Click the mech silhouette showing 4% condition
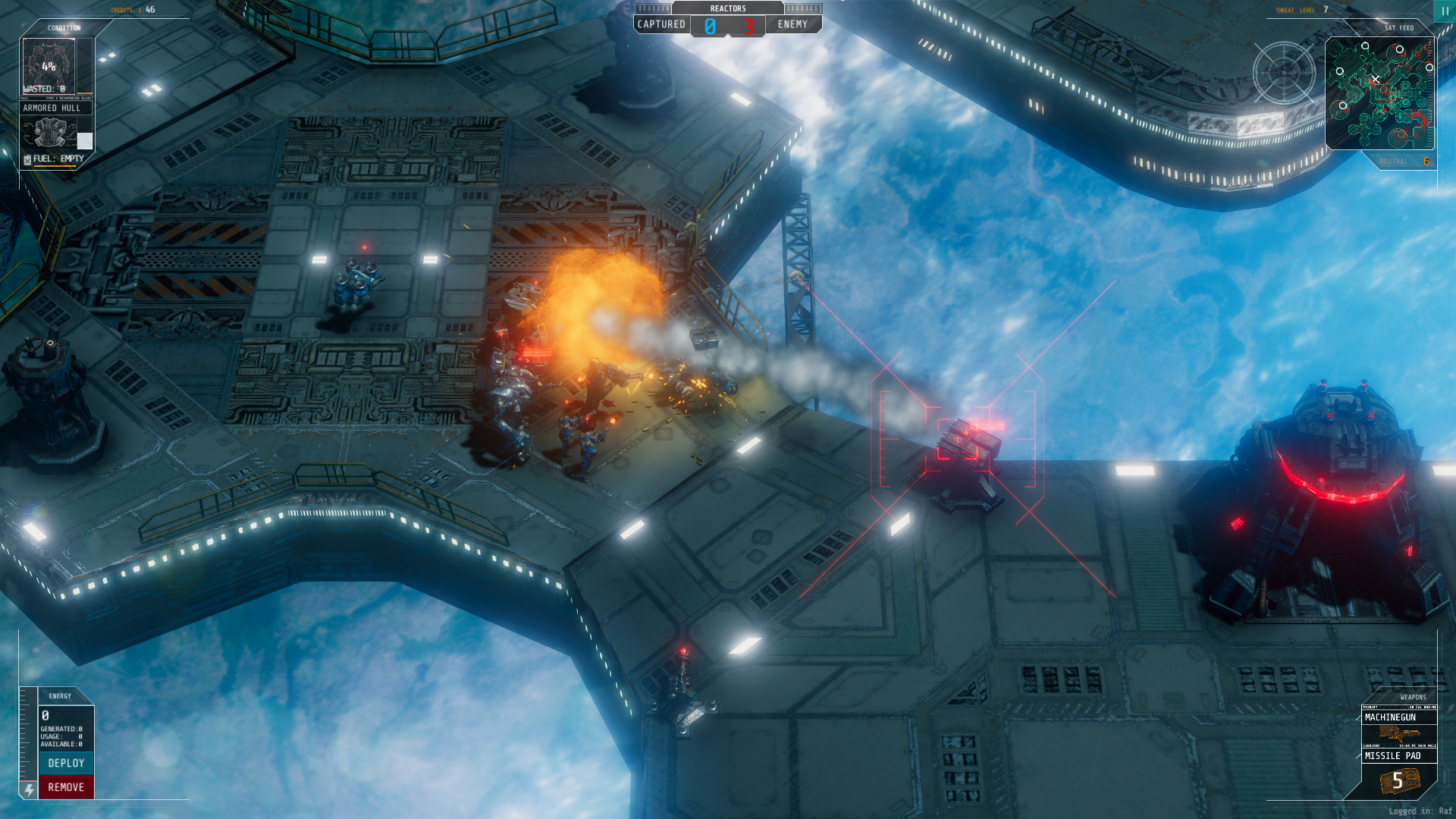 pos(47,66)
